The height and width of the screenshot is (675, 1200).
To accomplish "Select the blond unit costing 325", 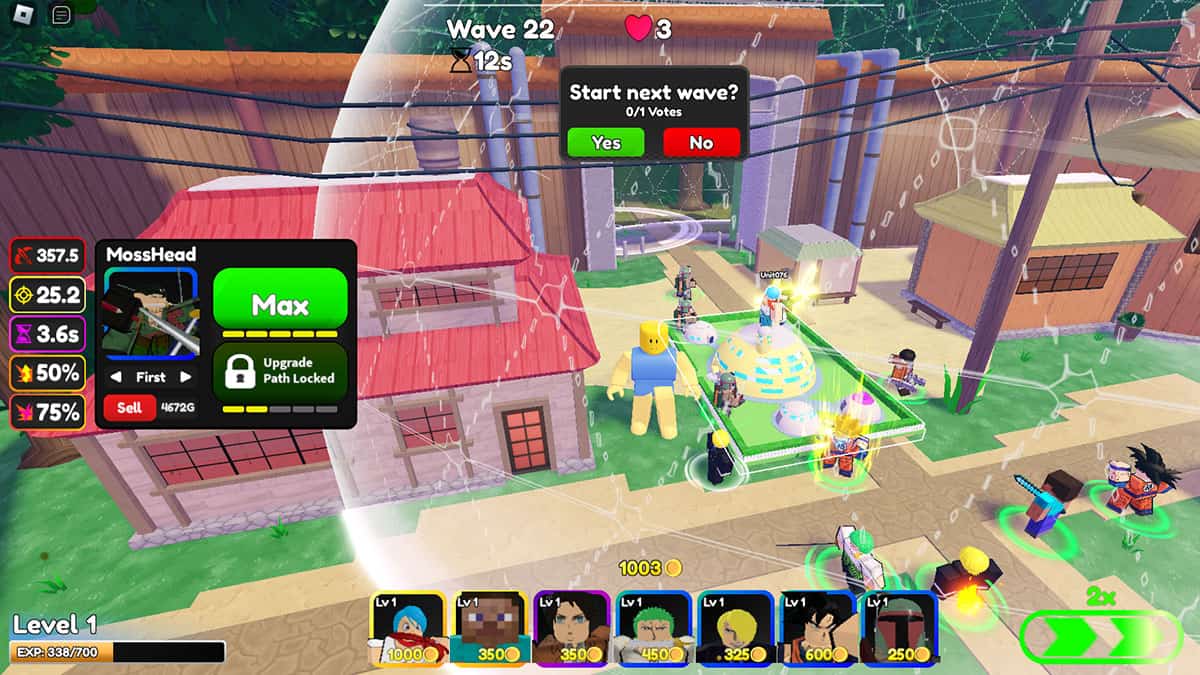I will tap(735, 627).
